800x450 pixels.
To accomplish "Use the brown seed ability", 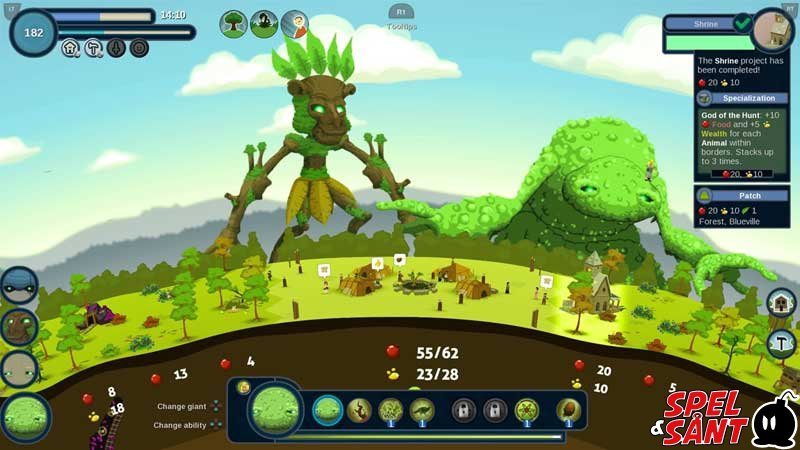I will (x=568, y=409).
